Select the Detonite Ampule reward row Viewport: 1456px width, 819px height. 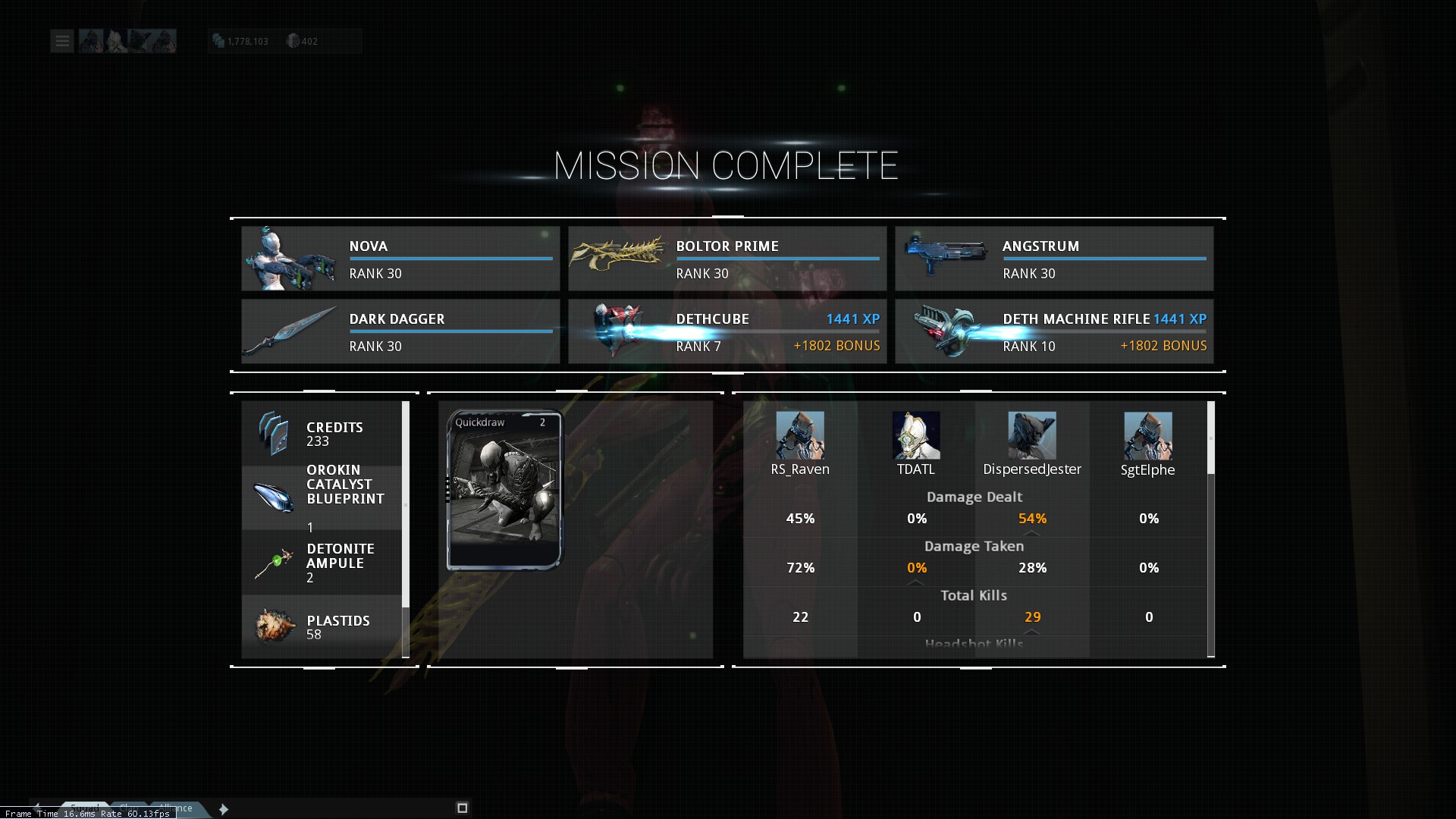point(322,563)
